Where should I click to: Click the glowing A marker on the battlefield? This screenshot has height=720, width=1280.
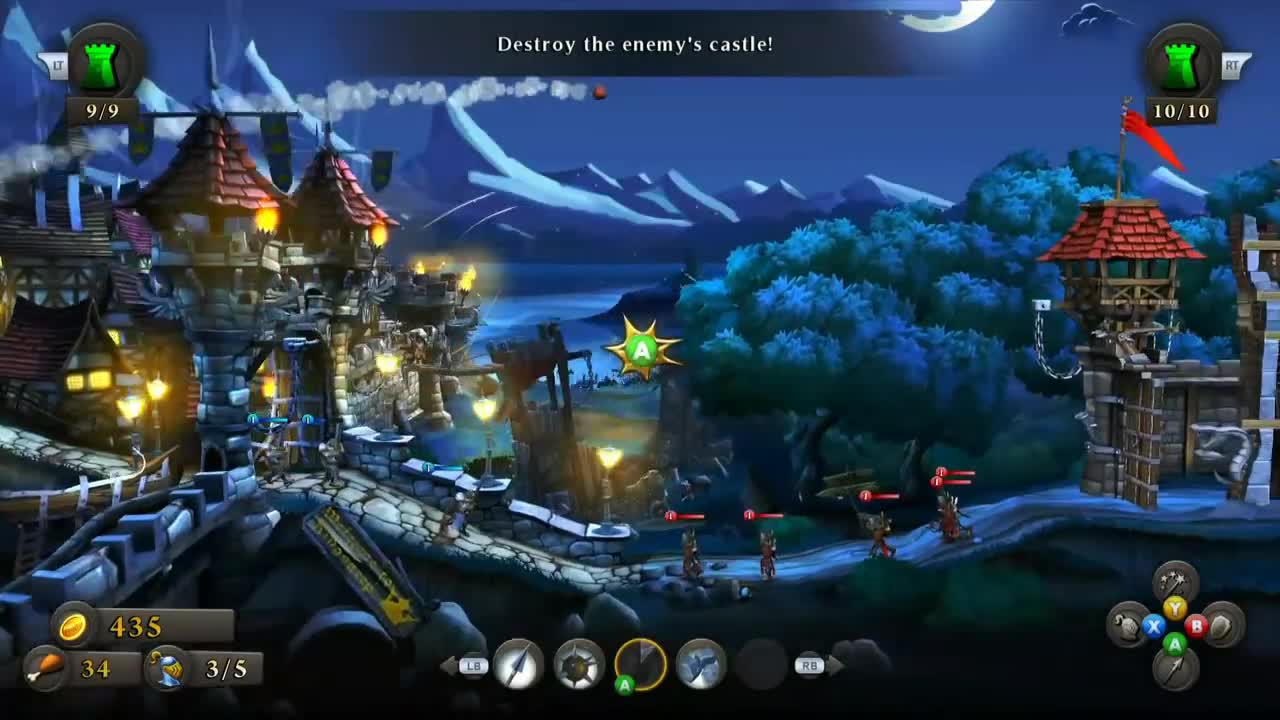(x=640, y=350)
